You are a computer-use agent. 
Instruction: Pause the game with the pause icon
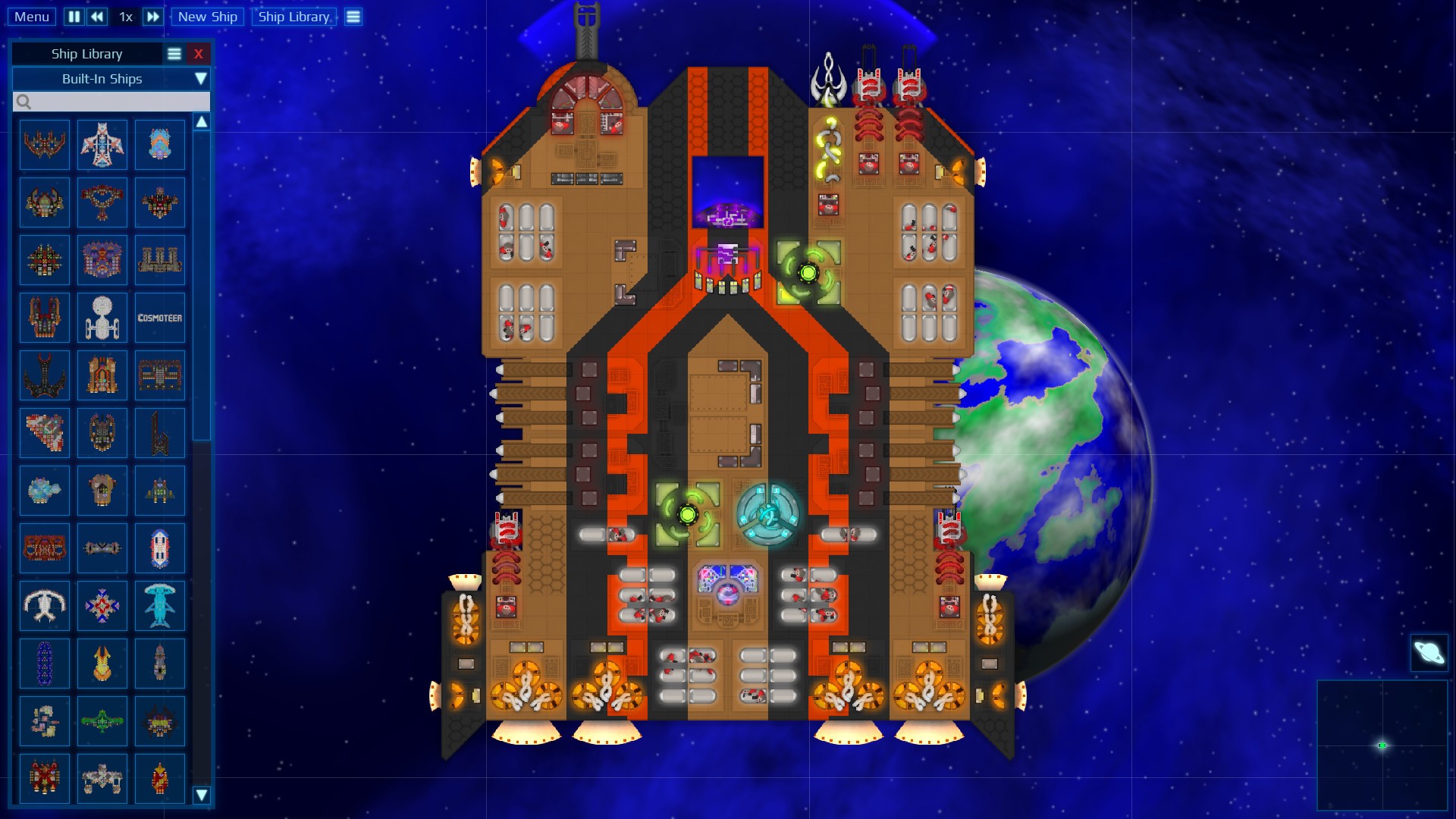point(74,16)
